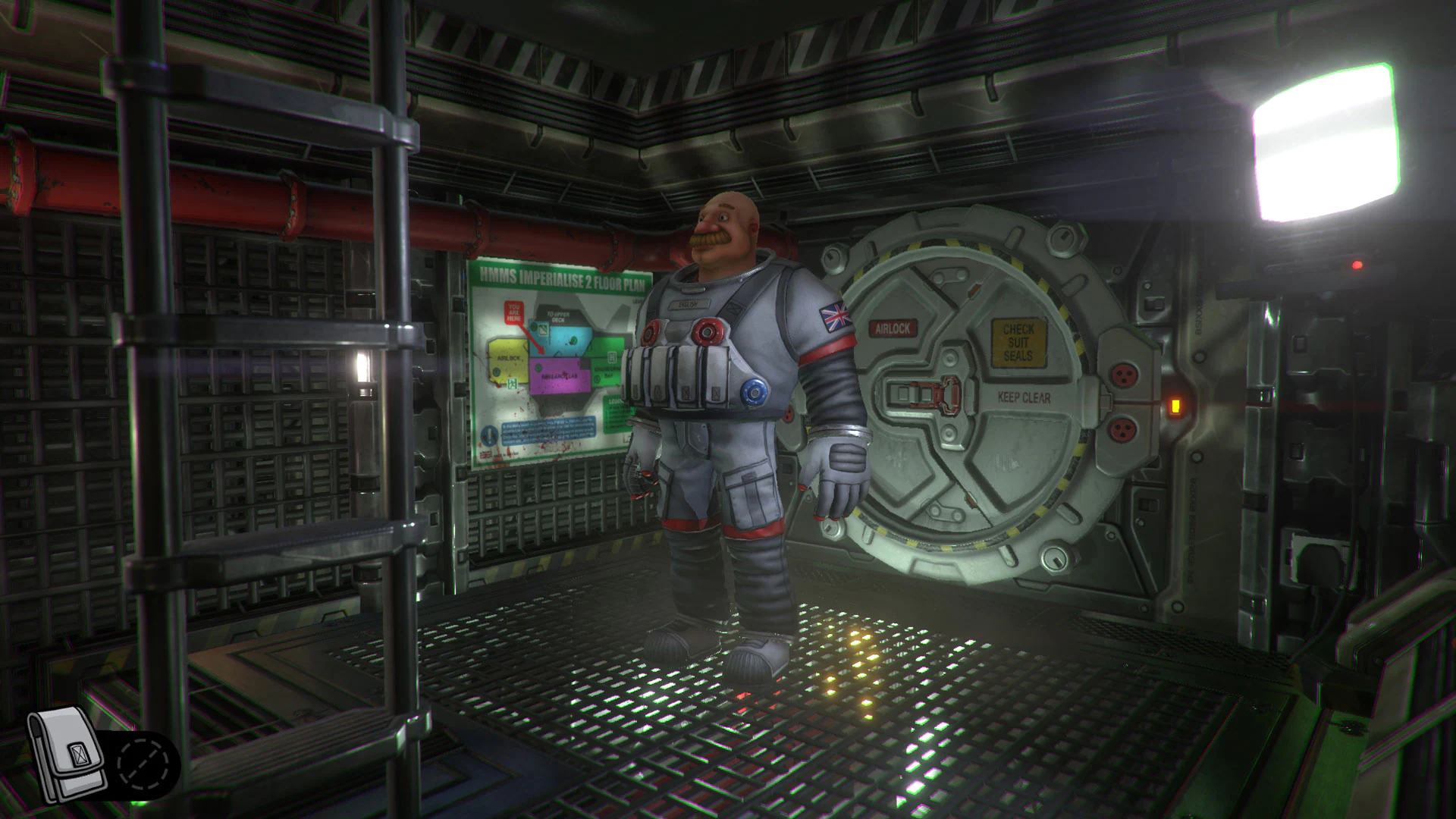Viewport: 1456px width, 819px height.
Task: Click the valve icon inside the Research Lab area
Action: click(538, 367)
